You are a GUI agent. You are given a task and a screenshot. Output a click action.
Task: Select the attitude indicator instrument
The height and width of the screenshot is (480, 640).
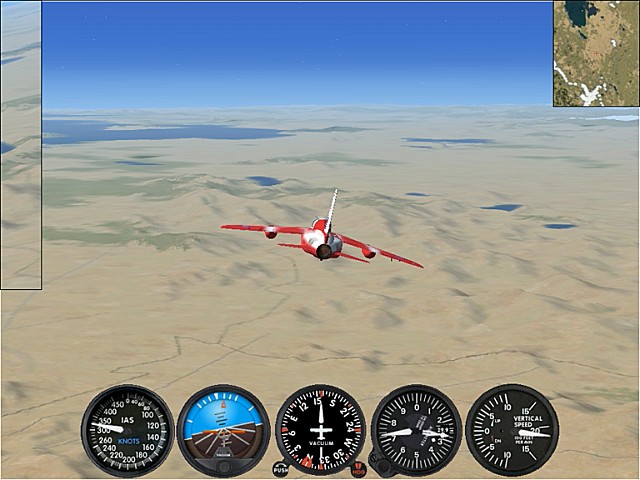[223, 430]
